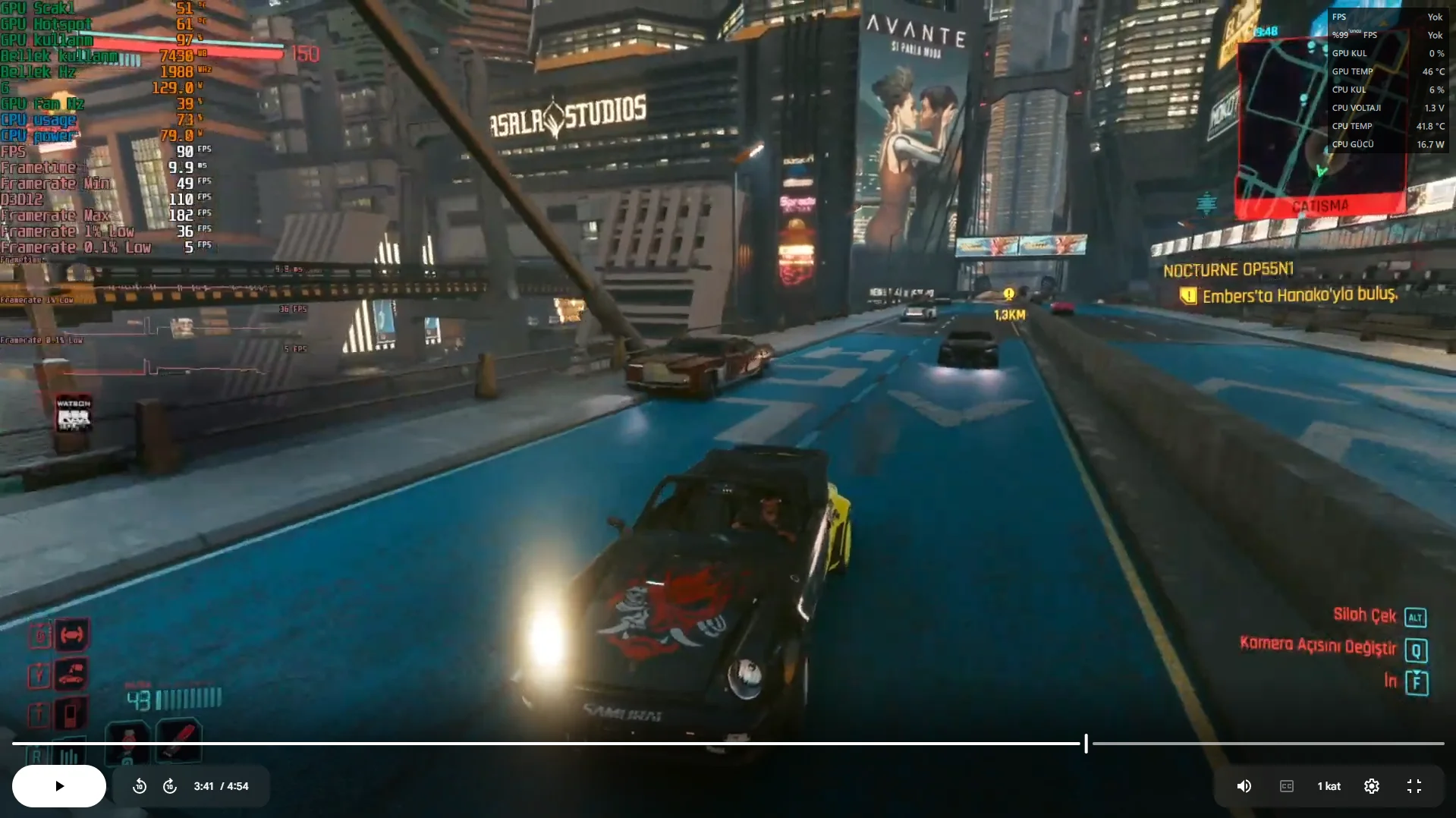This screenshot has height=818, width=1456.
Task: Click the vehicle horn steering icon
Action: (71, 635)
